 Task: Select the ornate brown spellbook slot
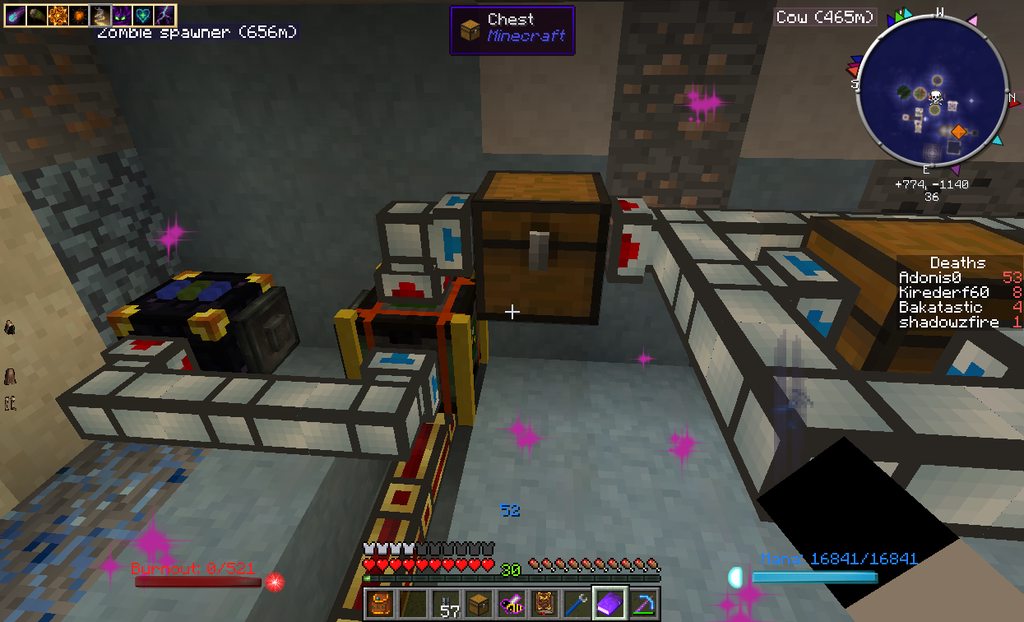point(544,603)
